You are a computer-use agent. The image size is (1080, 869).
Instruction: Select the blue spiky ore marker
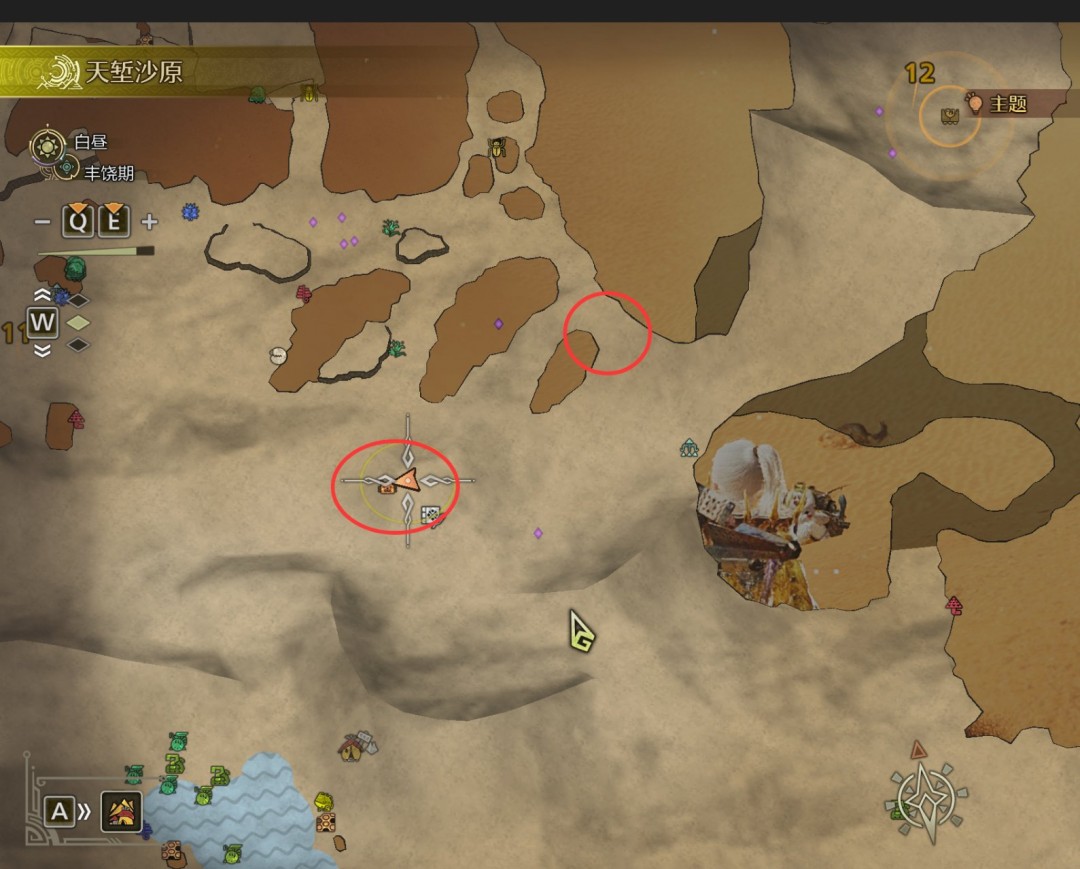pos(190,211)
